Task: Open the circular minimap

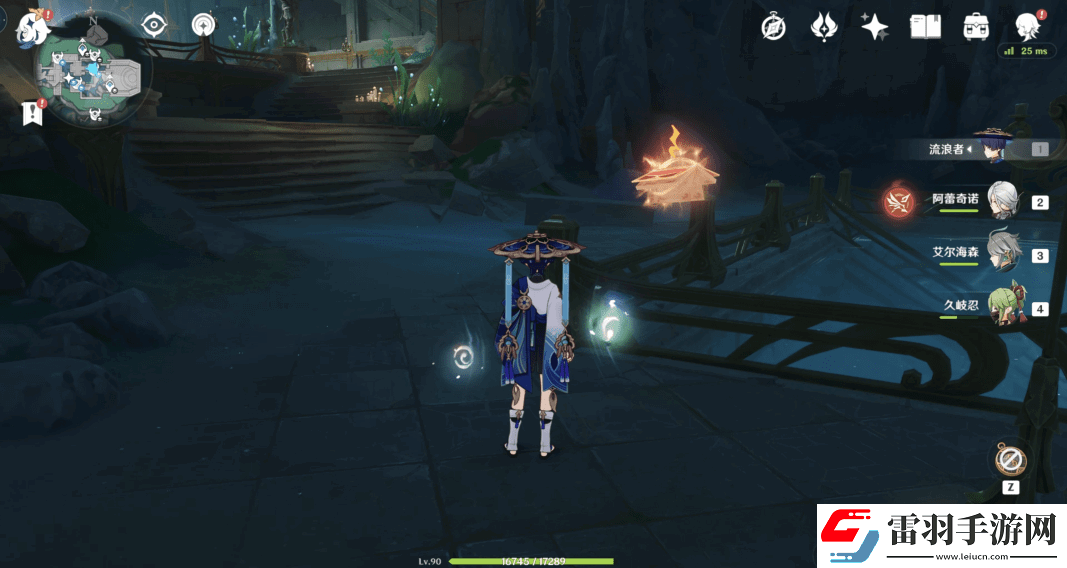Action: click(93, 84)
